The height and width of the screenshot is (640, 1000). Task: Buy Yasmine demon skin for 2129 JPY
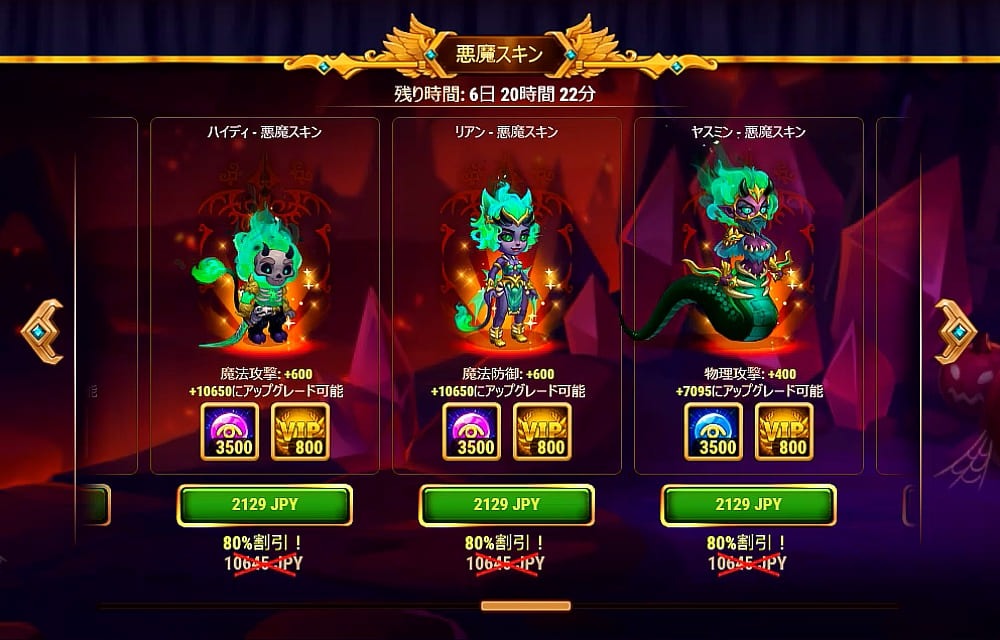[749, 505]
